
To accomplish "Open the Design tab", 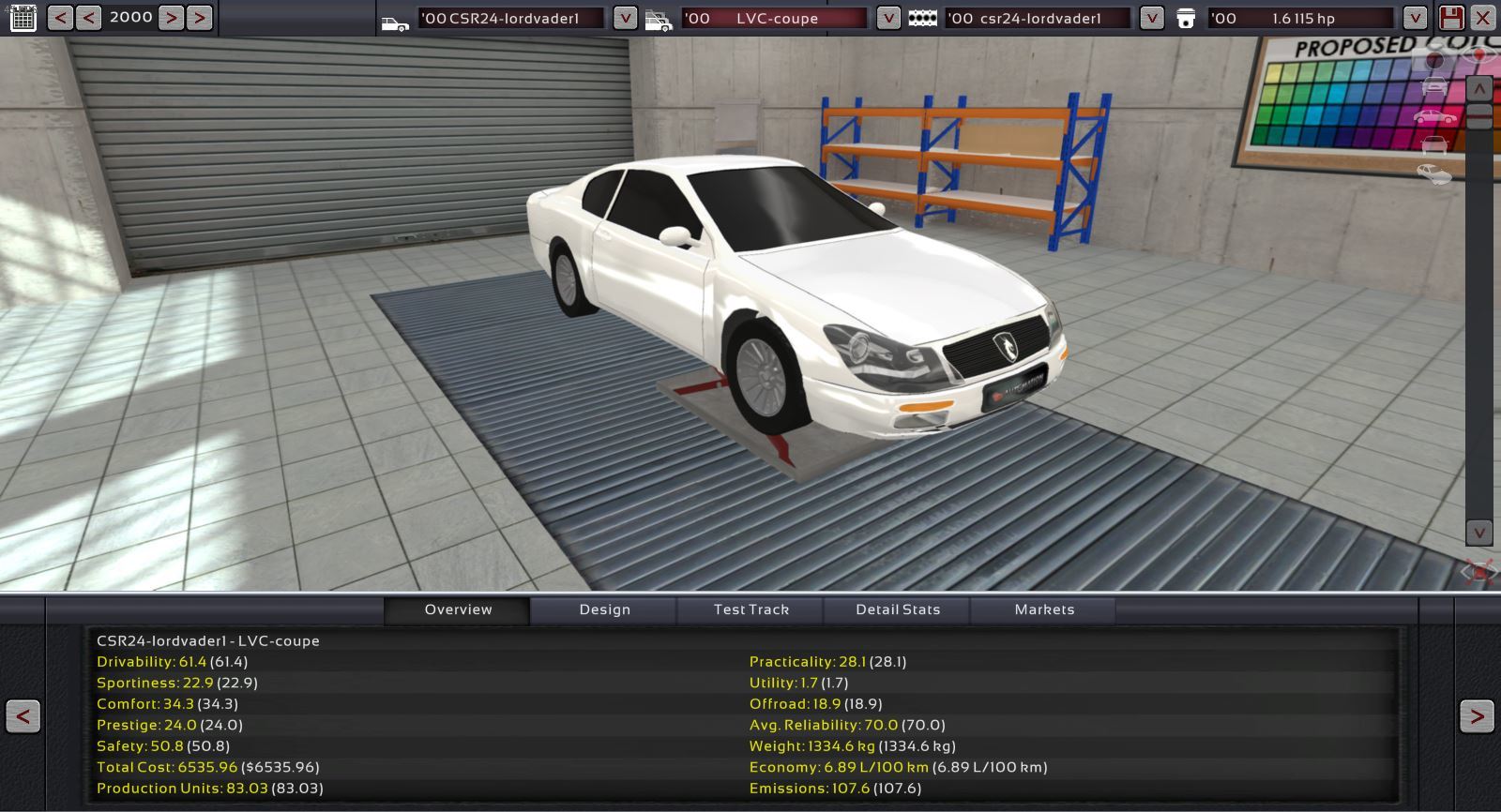I will pos(604,610).
